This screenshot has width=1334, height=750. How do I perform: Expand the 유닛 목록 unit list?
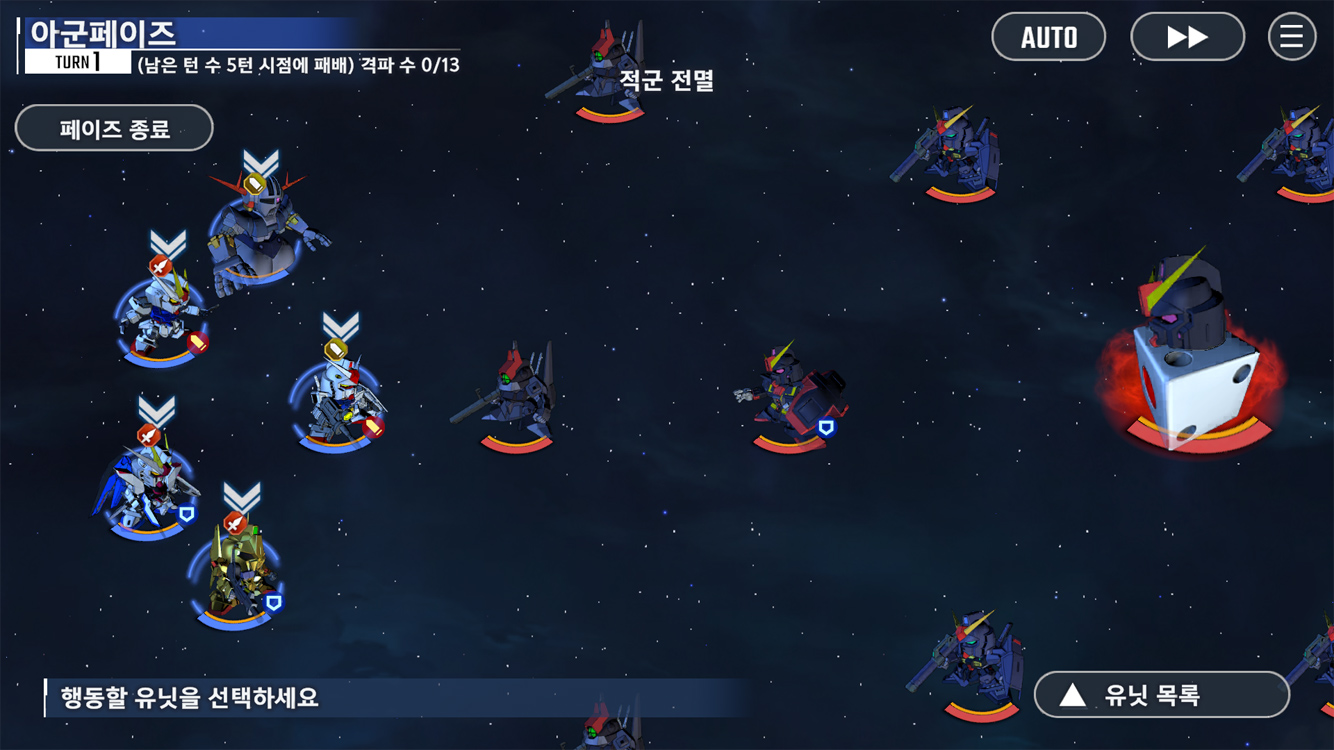click(1161, 695)
